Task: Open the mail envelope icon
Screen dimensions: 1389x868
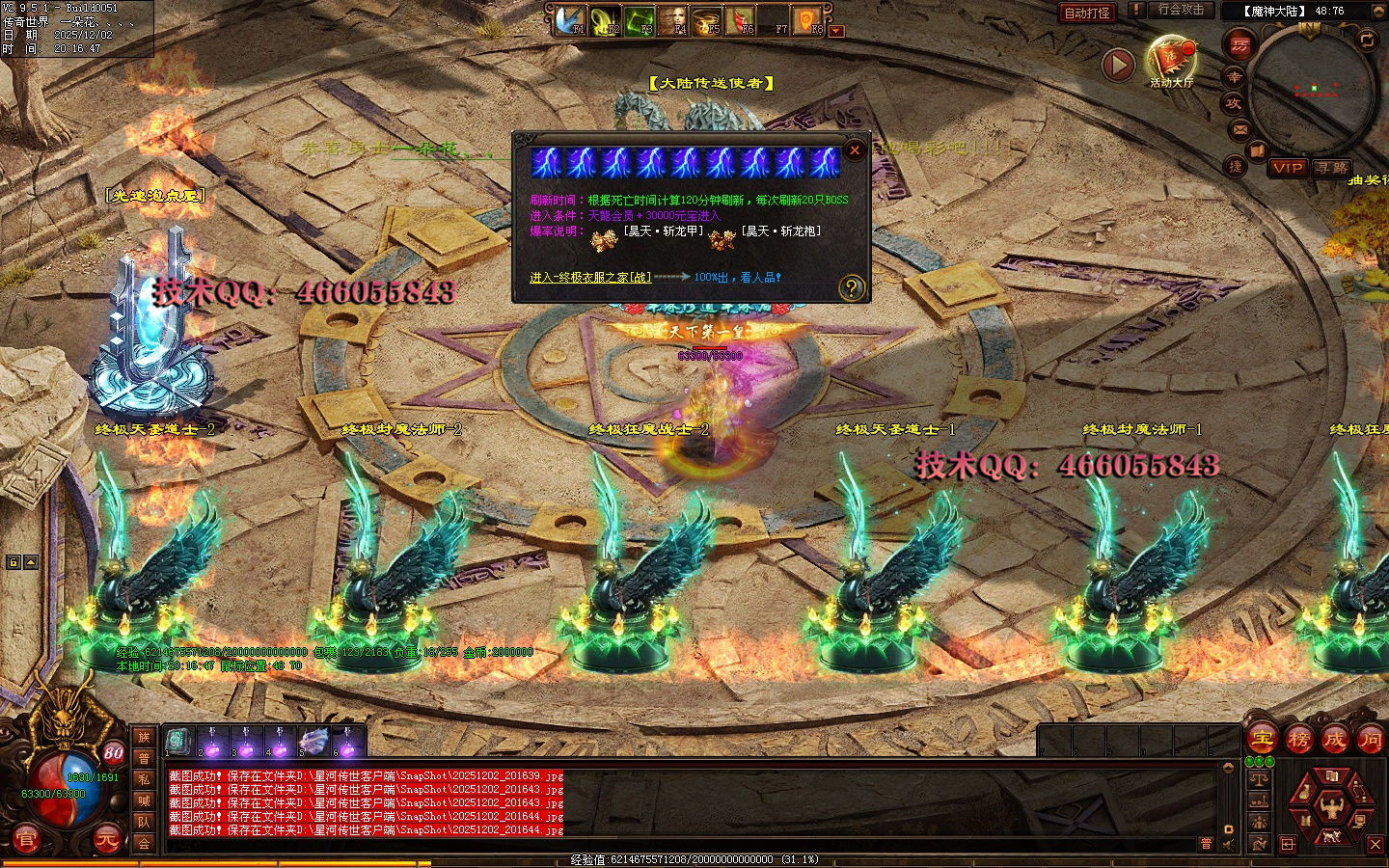Action: [1240, 128]
